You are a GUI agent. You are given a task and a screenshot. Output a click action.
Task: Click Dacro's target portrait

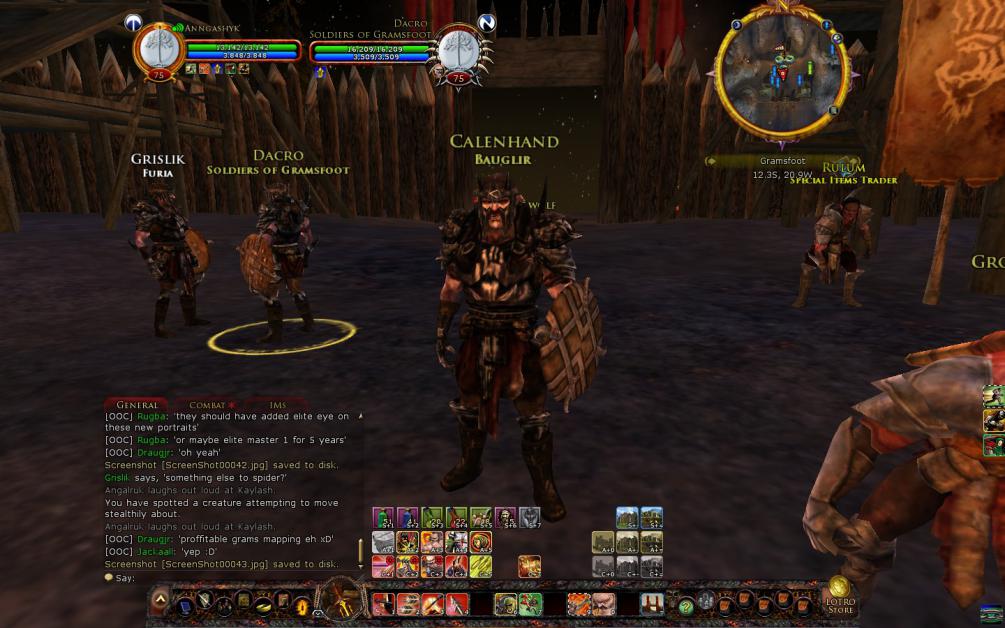pos(457,50)
